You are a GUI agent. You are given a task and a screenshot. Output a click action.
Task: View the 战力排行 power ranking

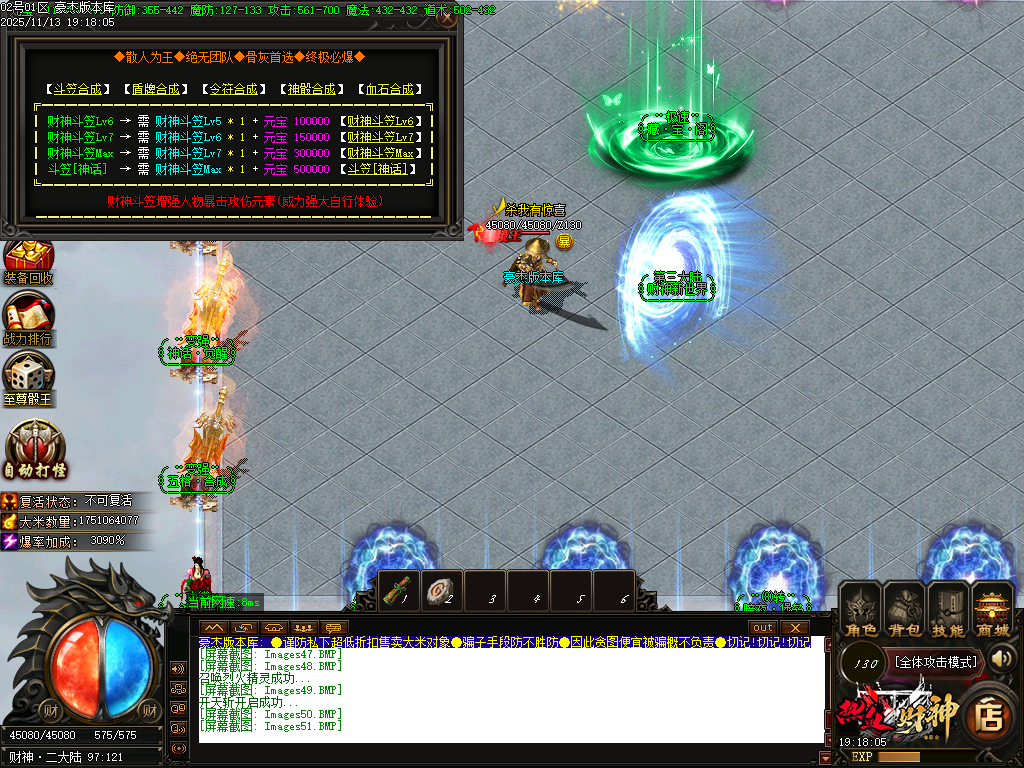28,320
